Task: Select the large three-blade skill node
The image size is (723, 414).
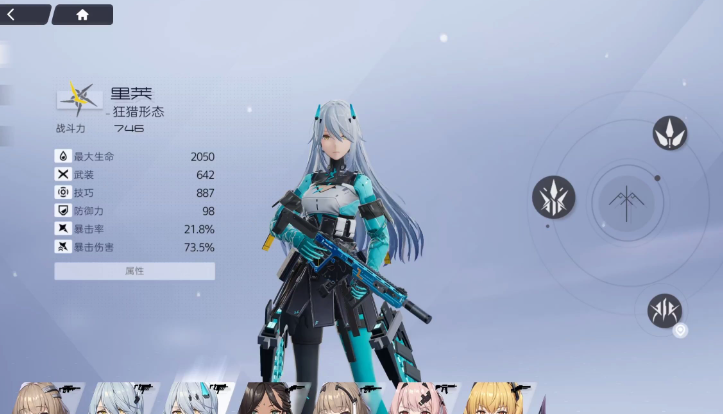Action: click(x=553, y=197)
